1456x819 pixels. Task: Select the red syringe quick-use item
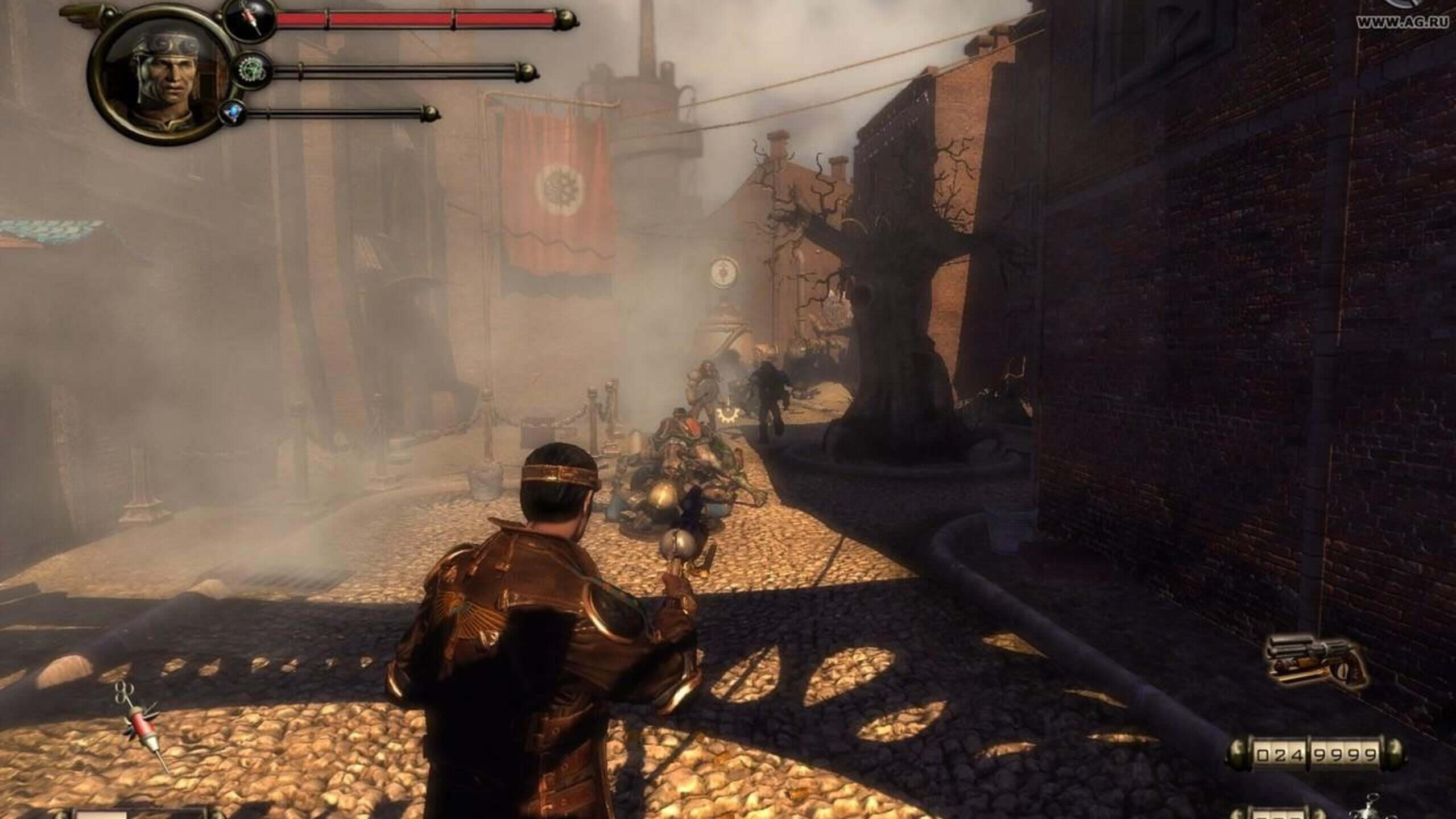click(x=144, y=726)
